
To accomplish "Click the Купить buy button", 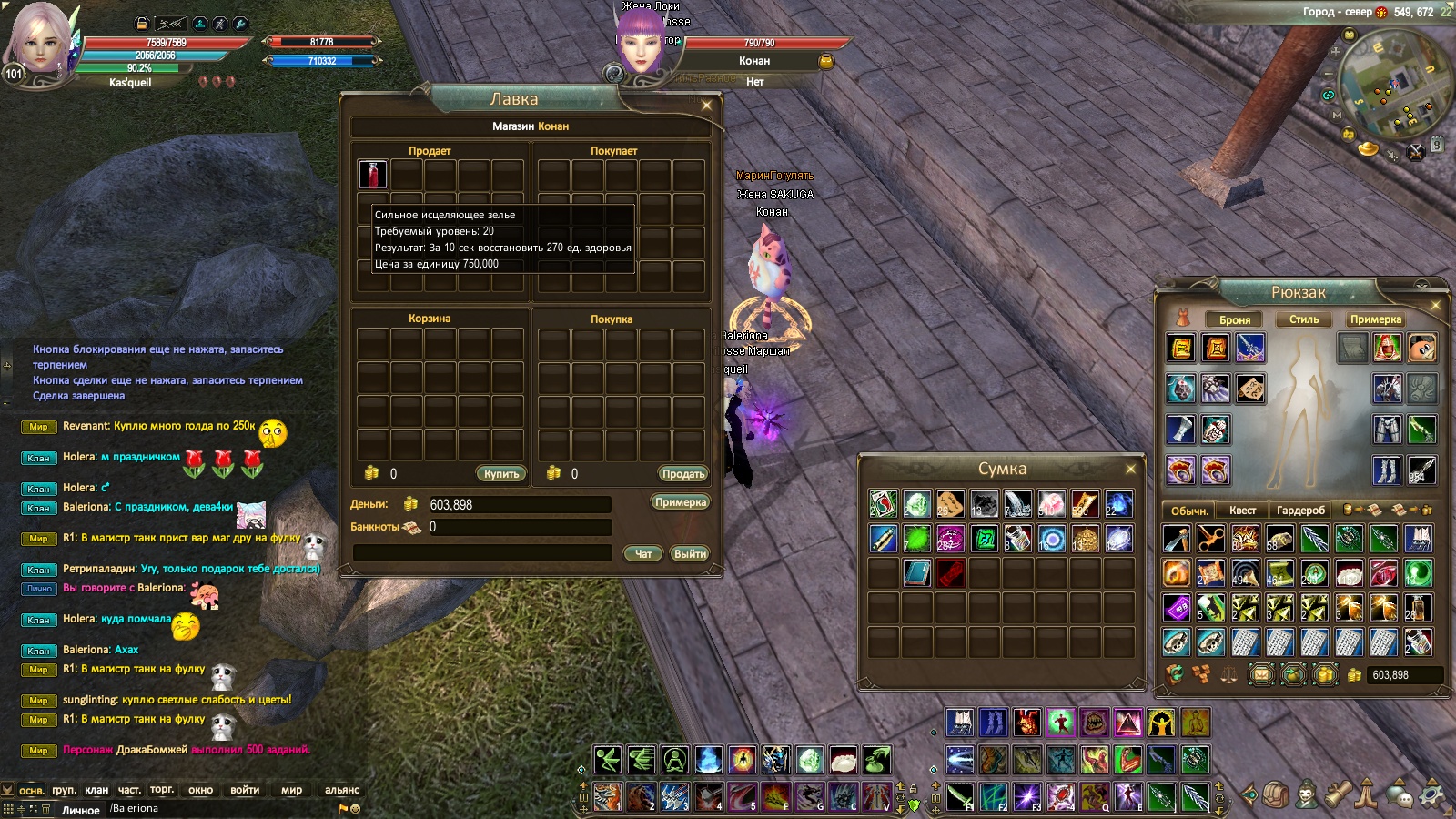I will (500, 474).
